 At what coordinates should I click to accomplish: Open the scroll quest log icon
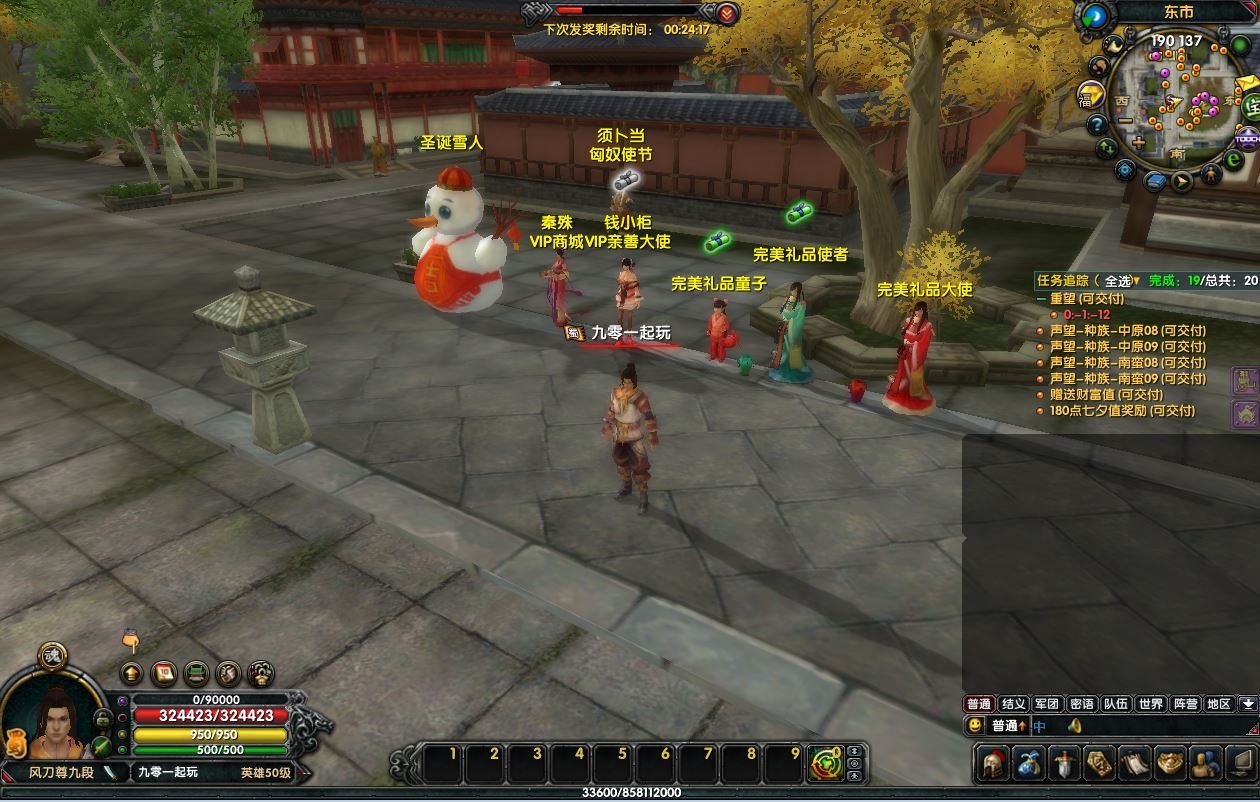(1134, 765)
